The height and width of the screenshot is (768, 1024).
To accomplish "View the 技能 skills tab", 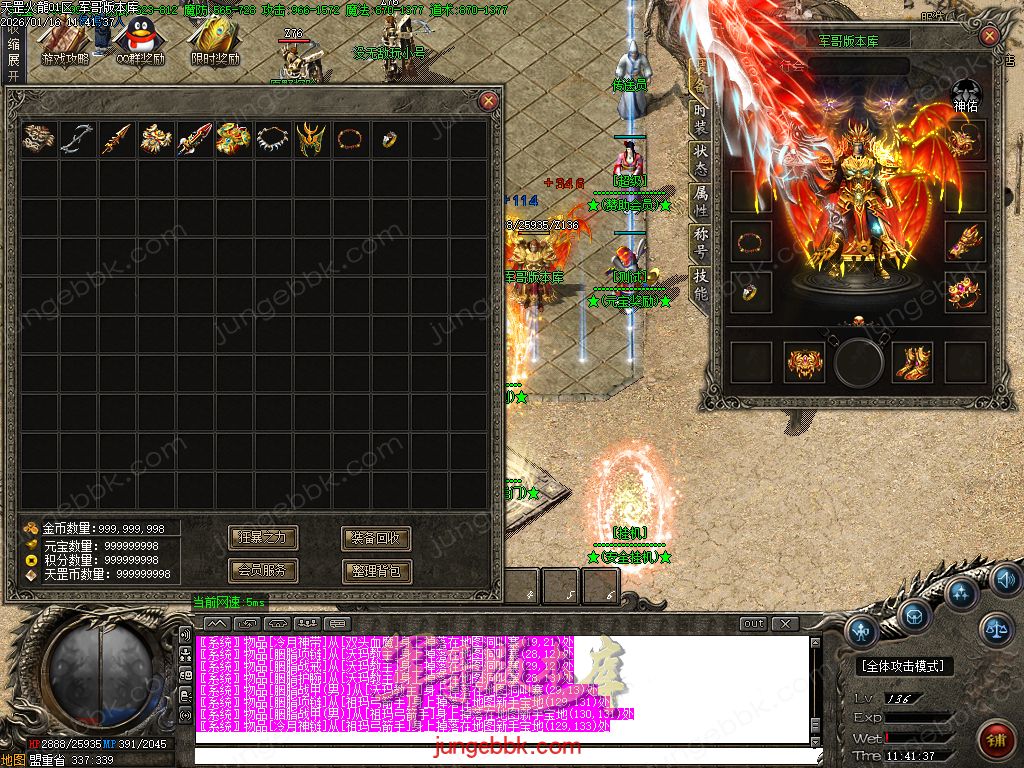I will click(700, 285).
